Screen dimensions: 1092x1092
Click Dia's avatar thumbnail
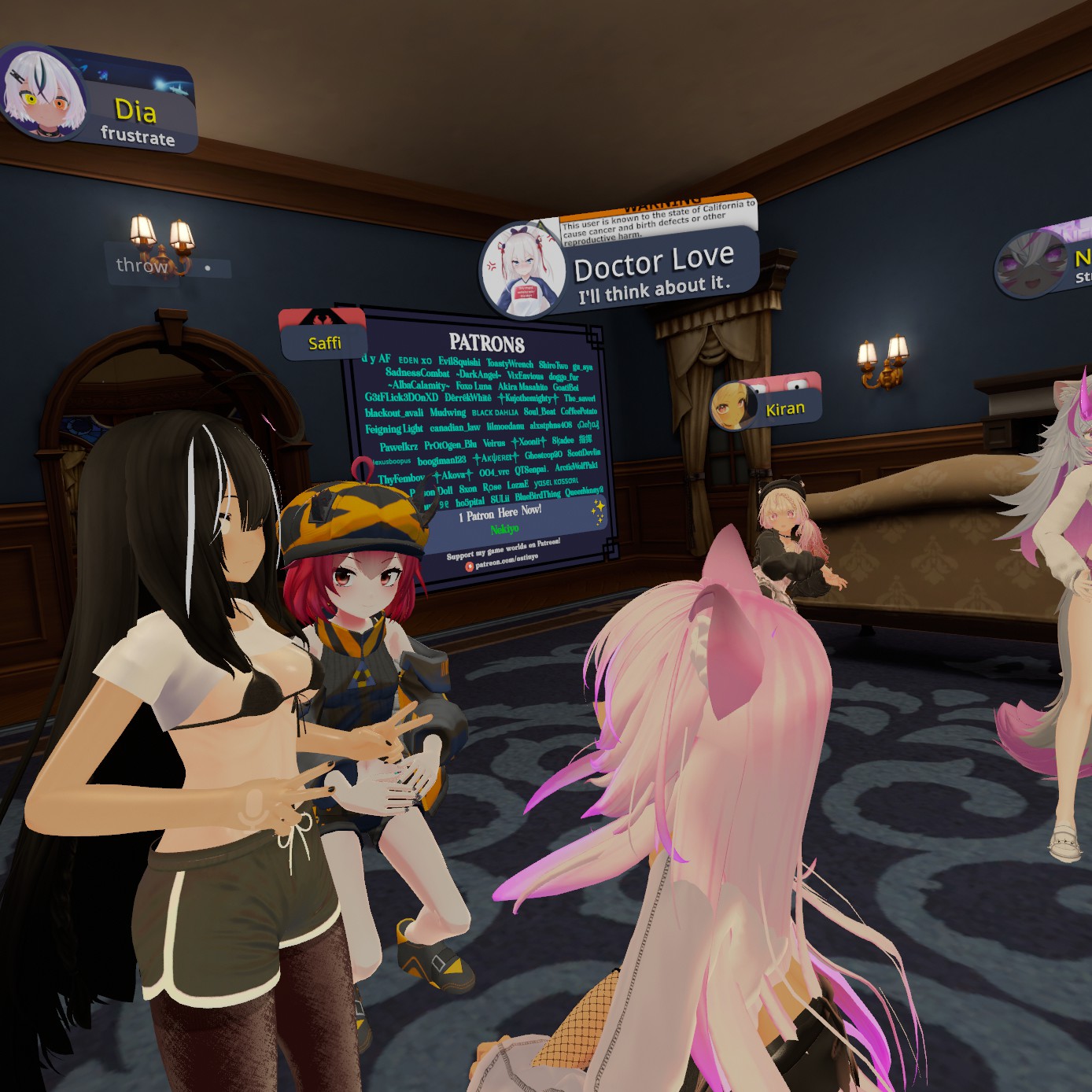point(42,94)
